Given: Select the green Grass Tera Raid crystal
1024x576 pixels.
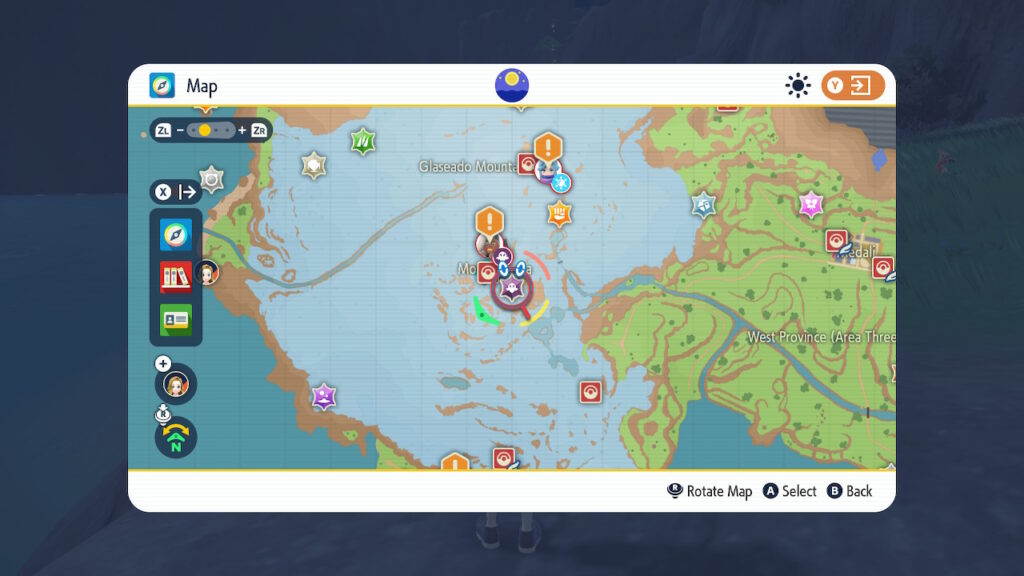Looking at the screenshot, I should click(362, 141).
